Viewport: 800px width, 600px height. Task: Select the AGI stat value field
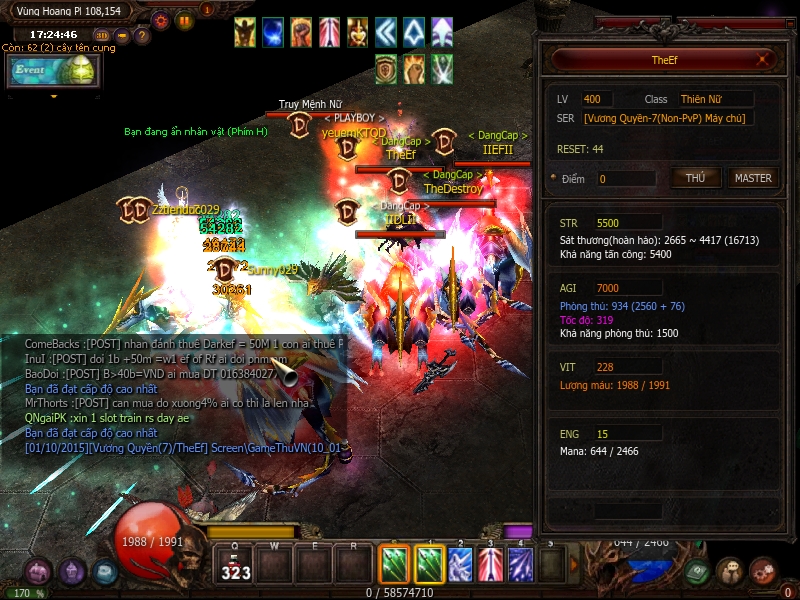(x=627, y=288)
